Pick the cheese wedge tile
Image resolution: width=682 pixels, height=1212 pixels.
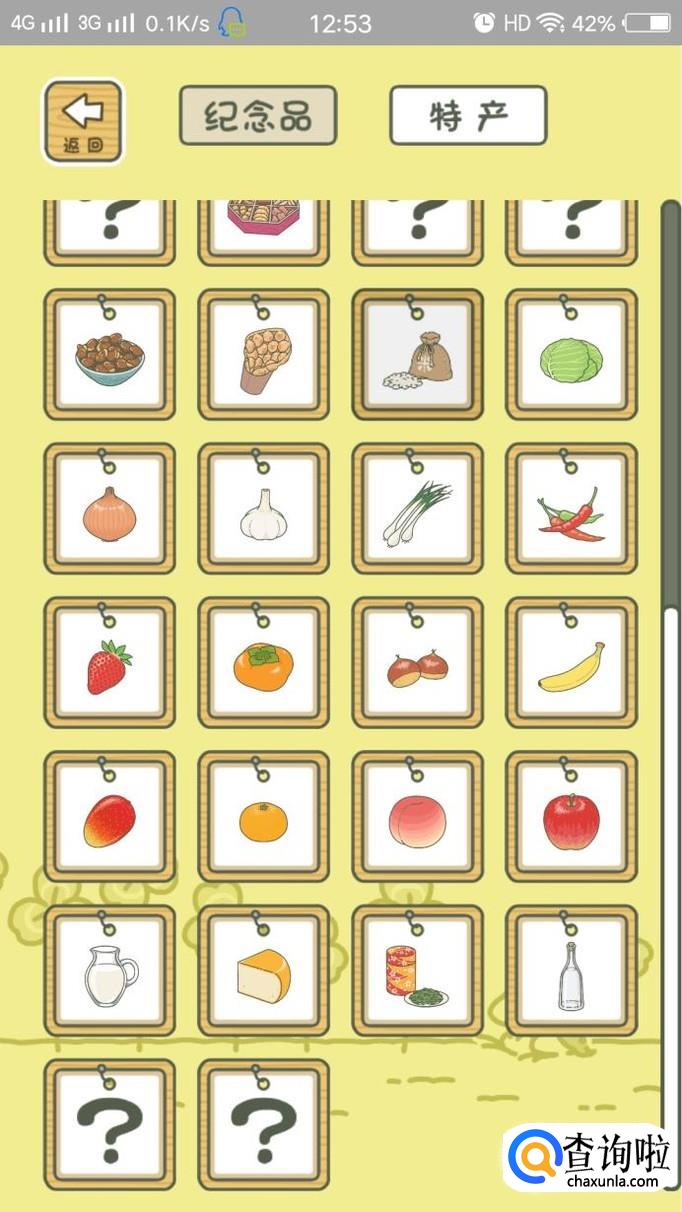coord(263,972)
